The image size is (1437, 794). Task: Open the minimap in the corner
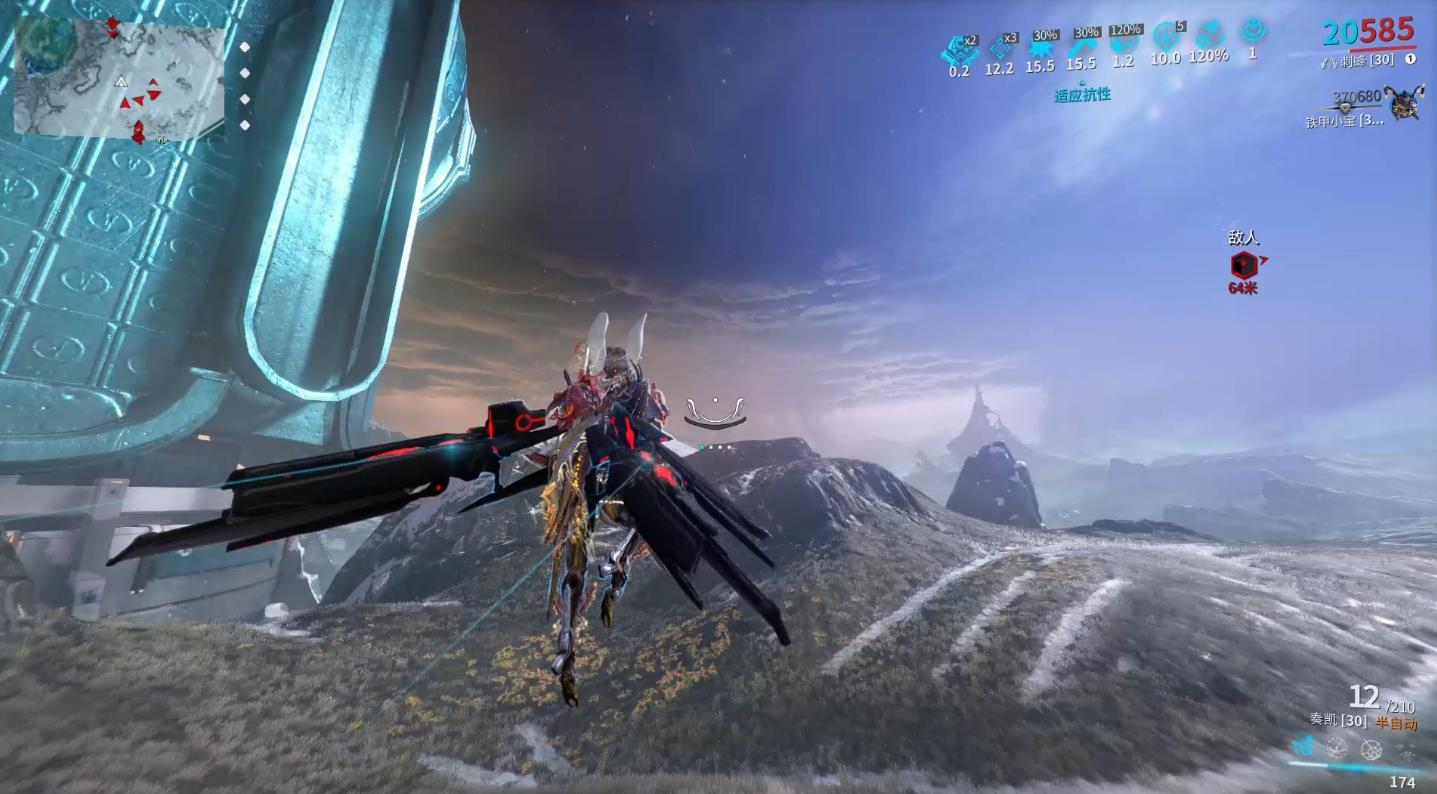tap(118, 78)
